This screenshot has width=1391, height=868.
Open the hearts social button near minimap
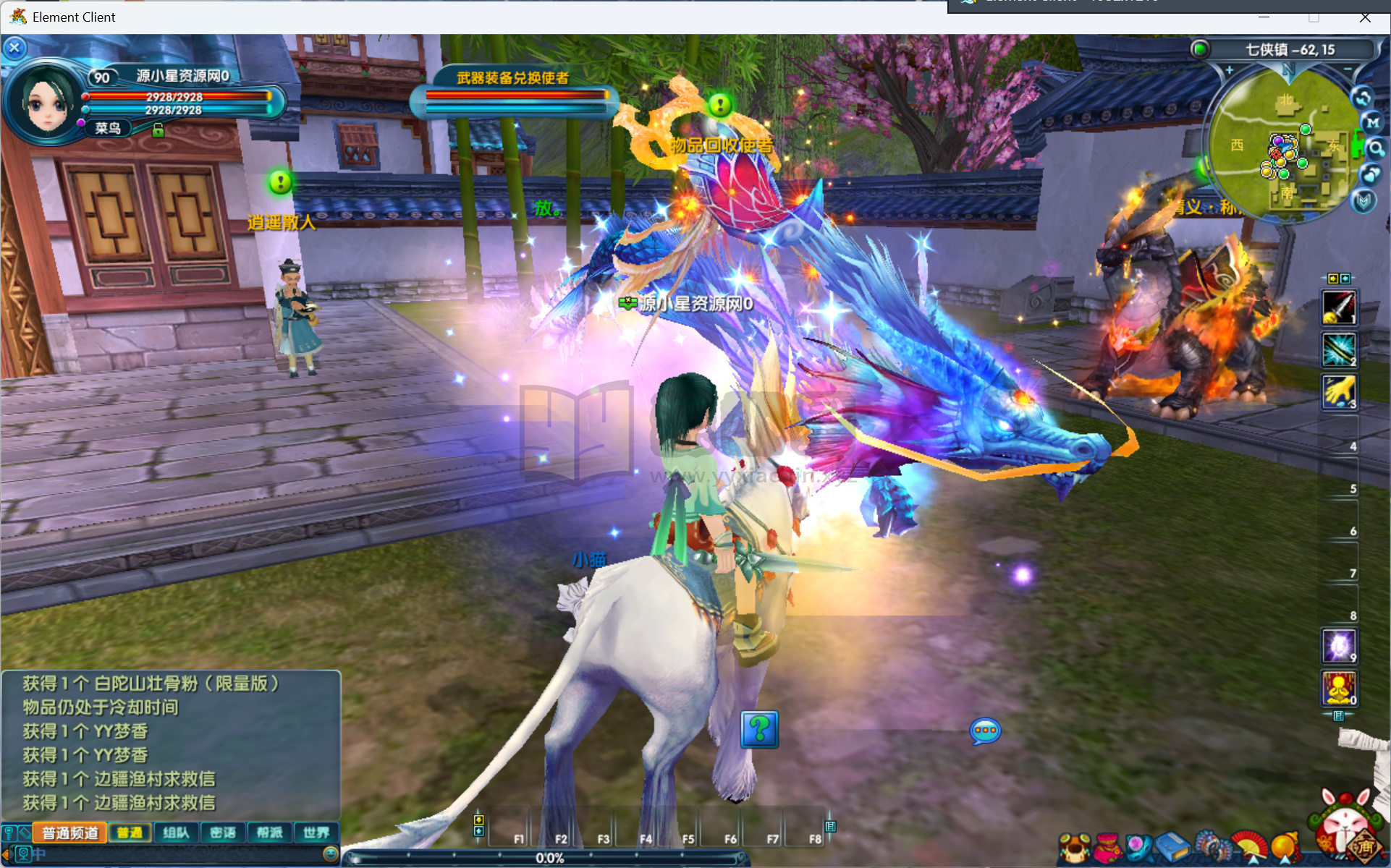coord(1371,174)
